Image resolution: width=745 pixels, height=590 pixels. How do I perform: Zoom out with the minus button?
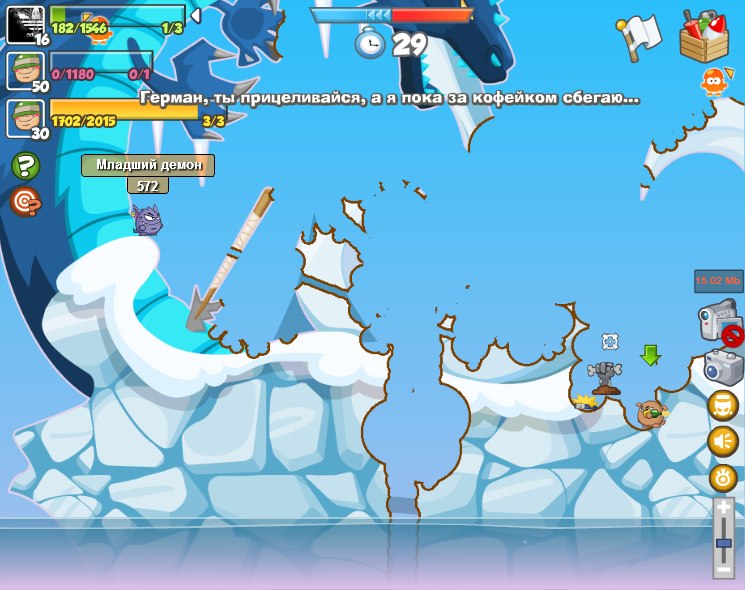[724, 569]
